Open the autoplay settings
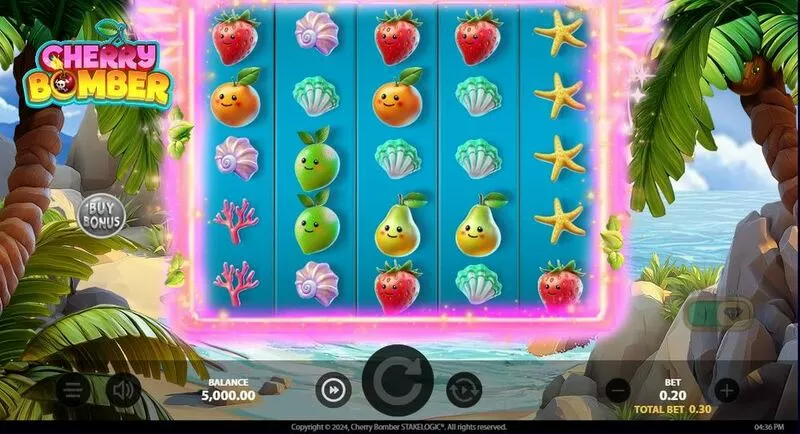The height and width of the screenshot is (434, 800). 463,388
